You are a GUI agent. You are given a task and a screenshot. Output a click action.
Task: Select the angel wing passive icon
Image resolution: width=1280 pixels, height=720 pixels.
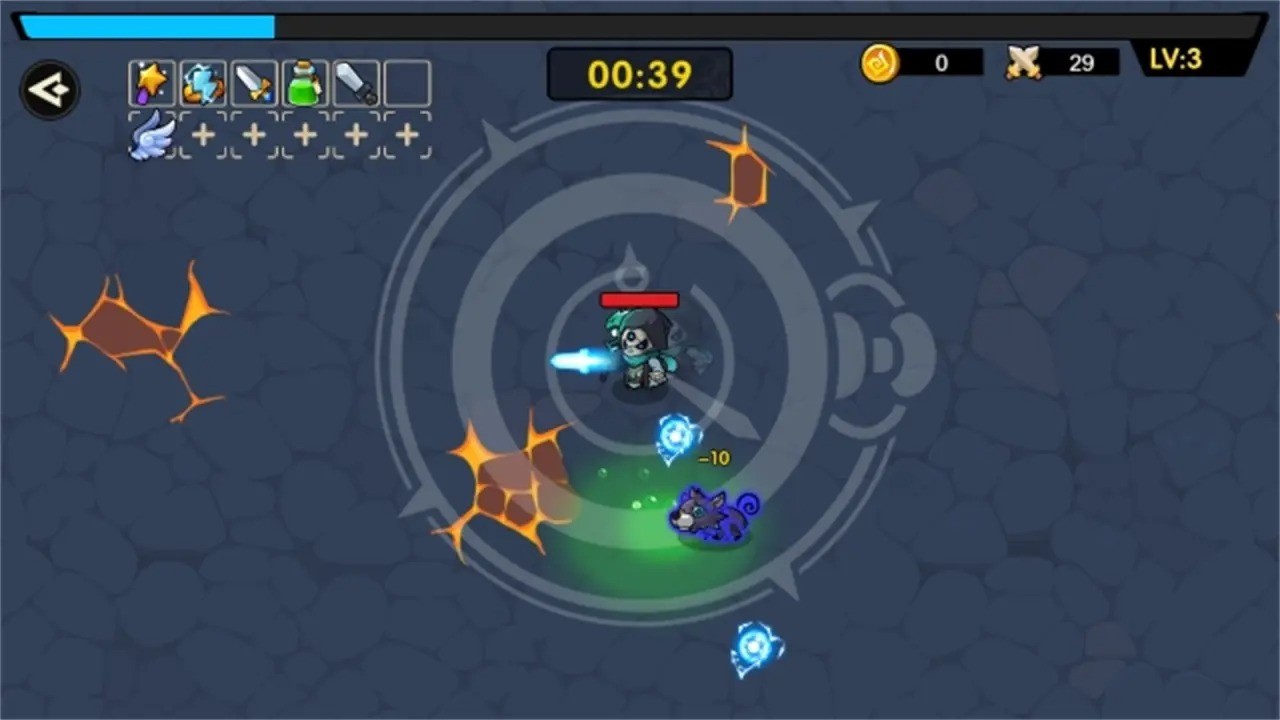[x=152, y=135]
